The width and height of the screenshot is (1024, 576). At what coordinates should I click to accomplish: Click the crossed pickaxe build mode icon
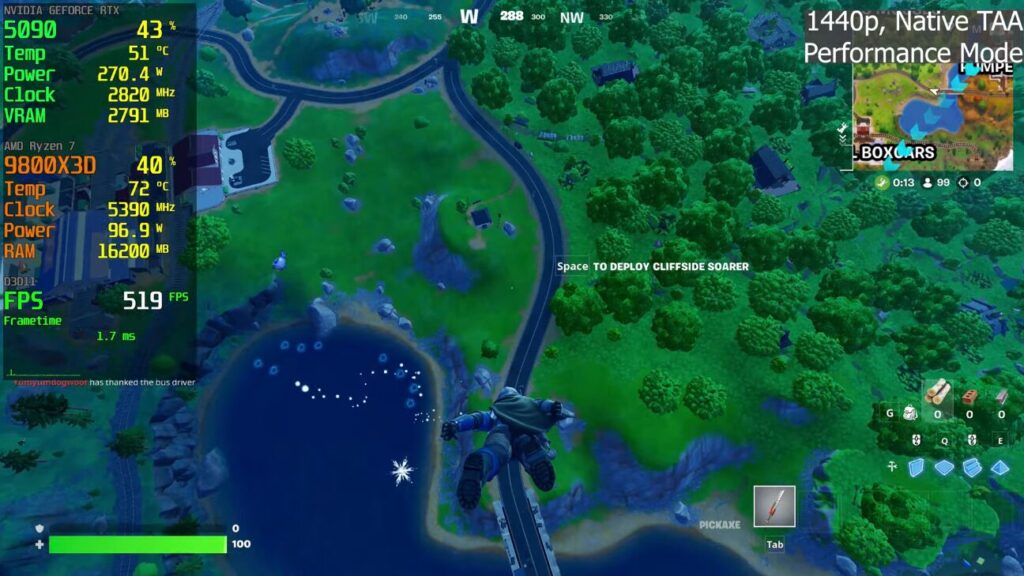point(892,466)
